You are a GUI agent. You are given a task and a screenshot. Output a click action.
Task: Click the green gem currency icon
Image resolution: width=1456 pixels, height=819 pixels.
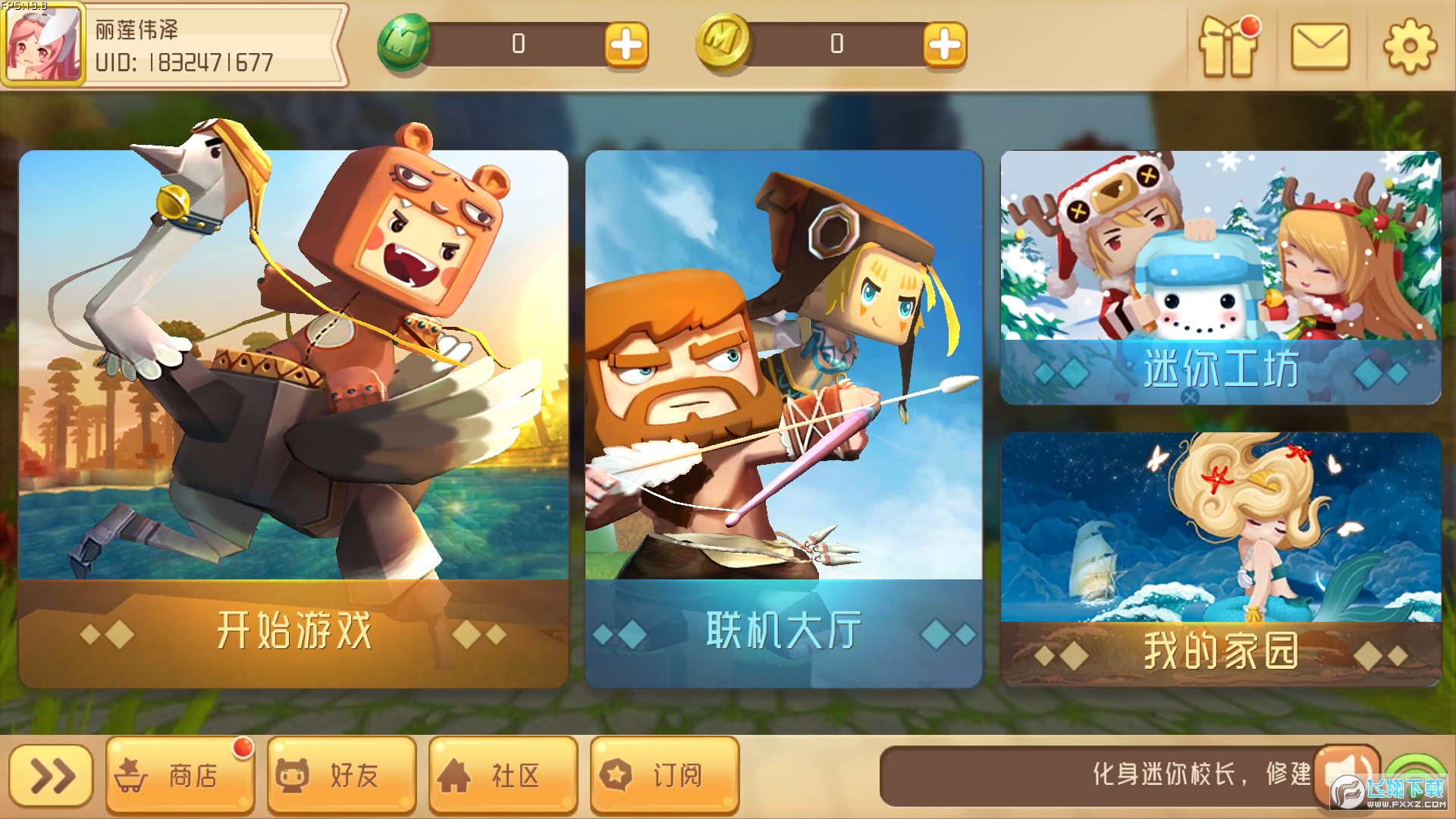[x=403, y=42]
